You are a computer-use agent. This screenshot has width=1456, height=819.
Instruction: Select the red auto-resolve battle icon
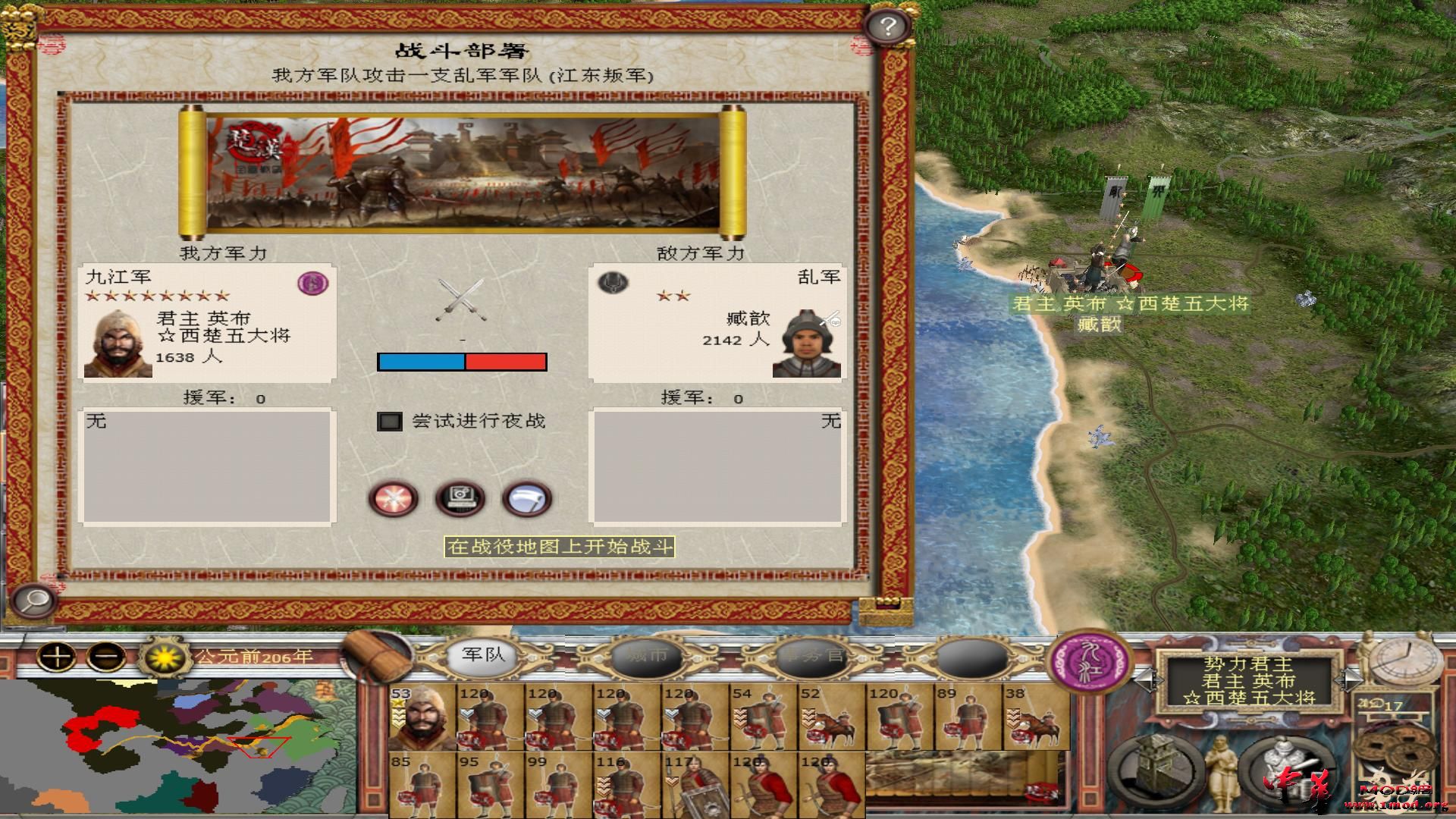pos(393,498)
